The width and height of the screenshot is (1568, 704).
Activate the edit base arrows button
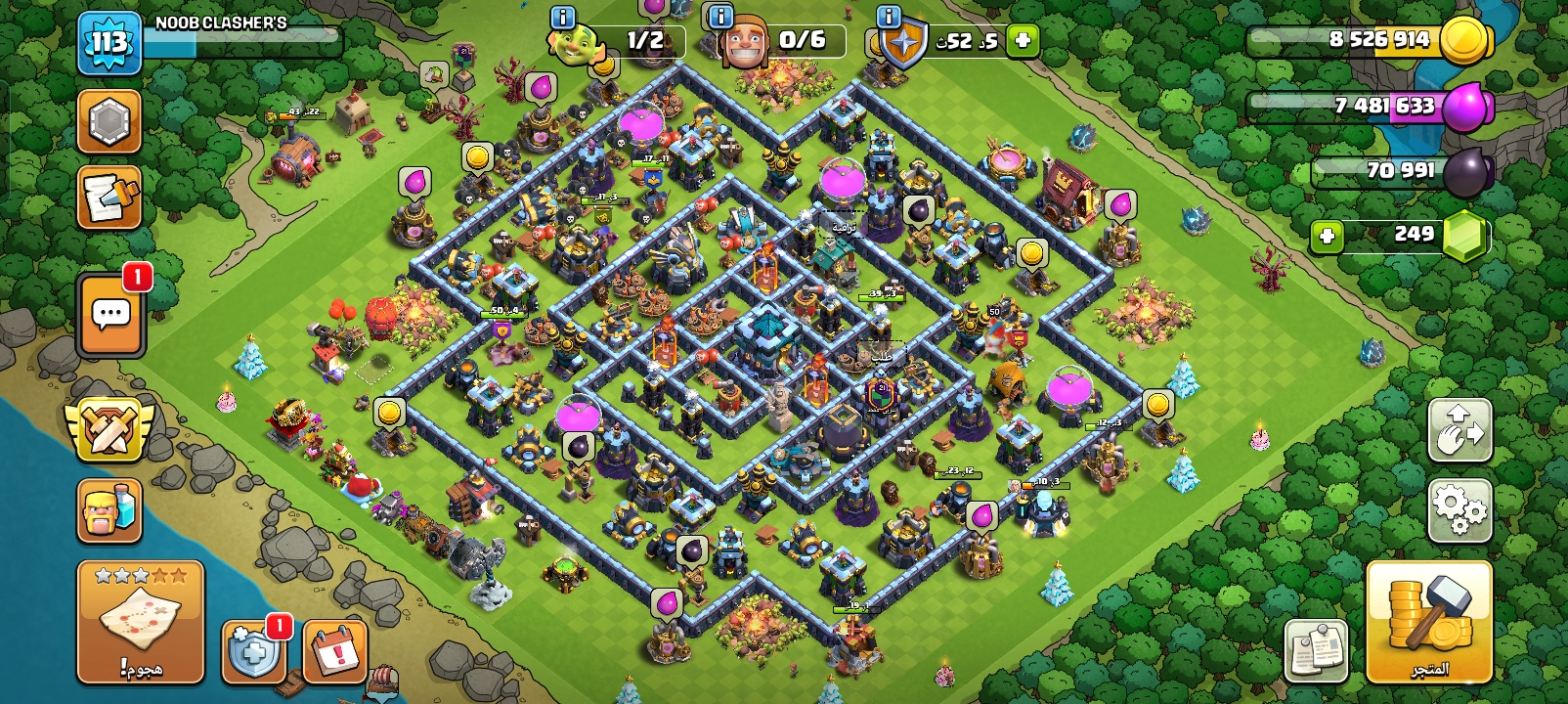(x=1459, y=430)
